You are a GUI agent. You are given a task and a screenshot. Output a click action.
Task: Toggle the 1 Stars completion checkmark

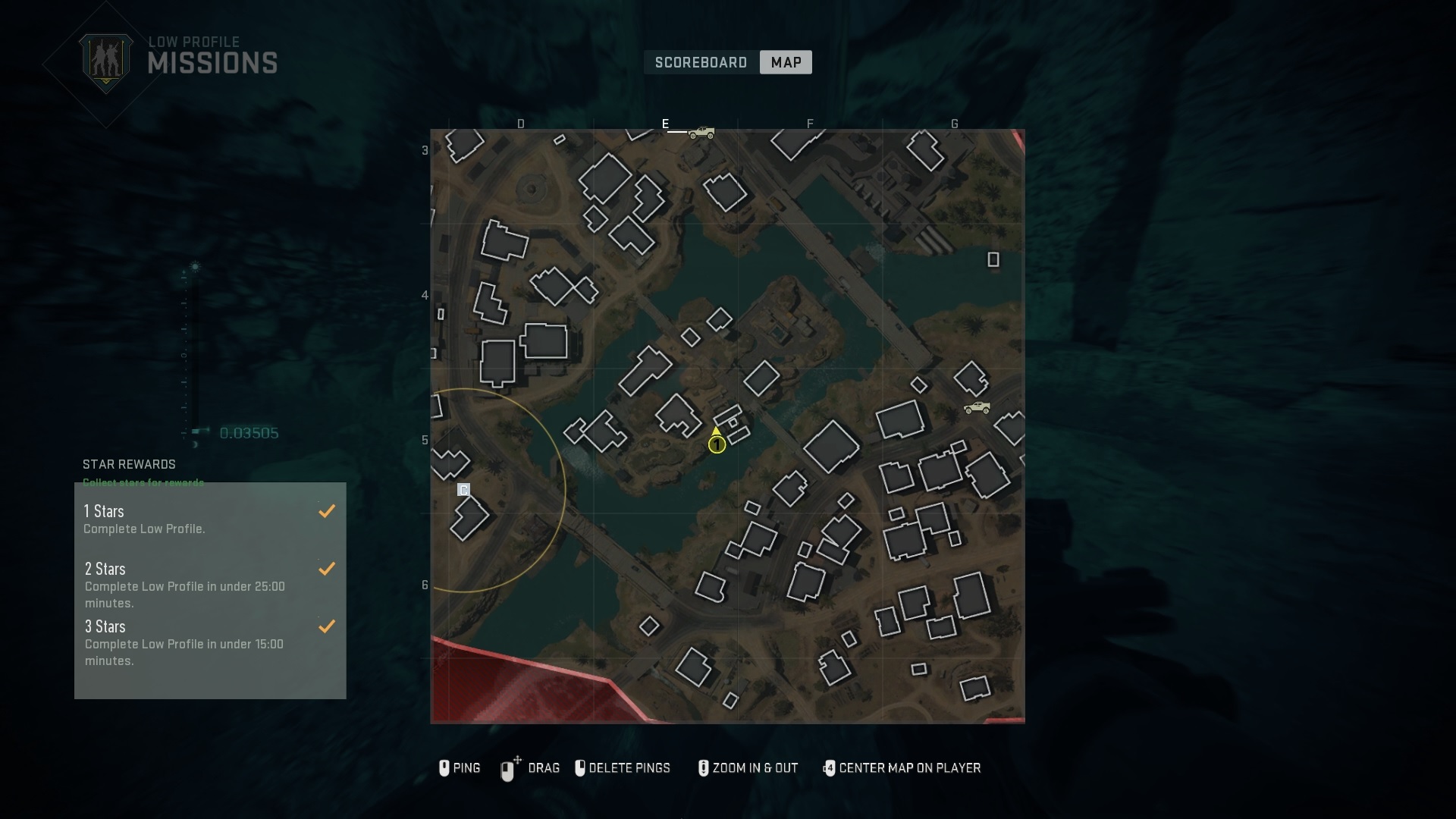coord(326,510)
